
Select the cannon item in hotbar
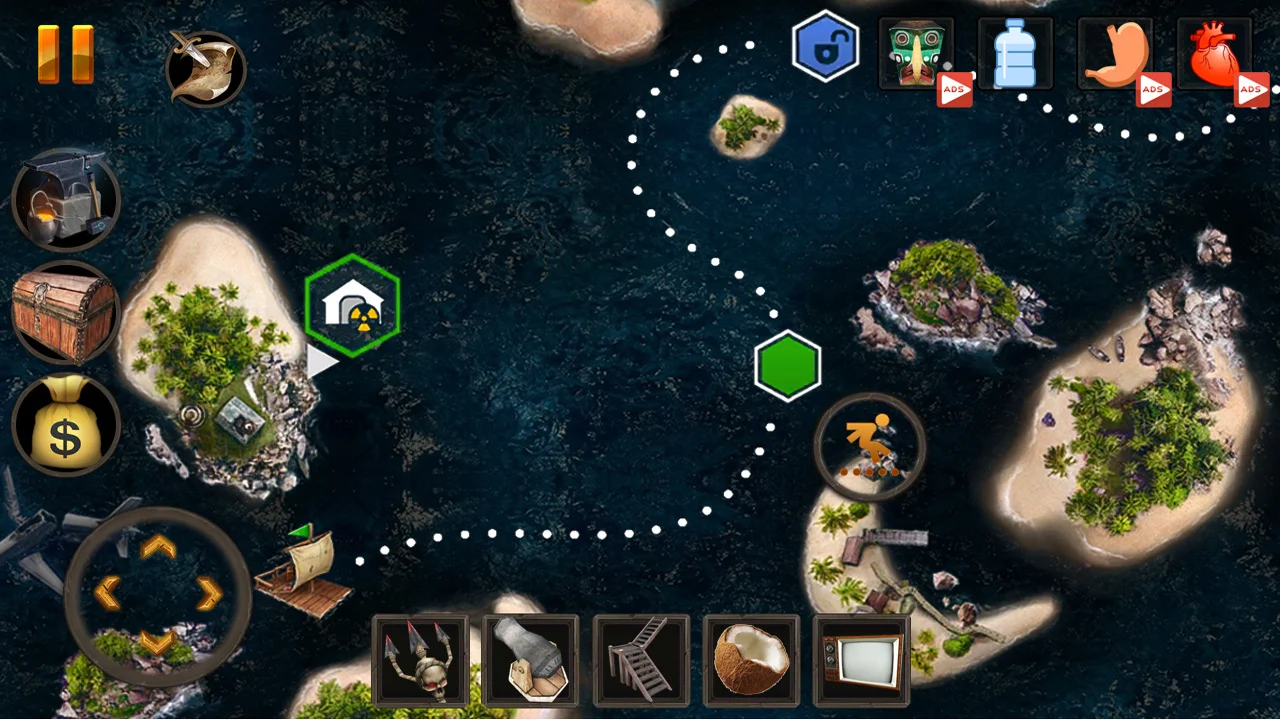tap(531, 660)
